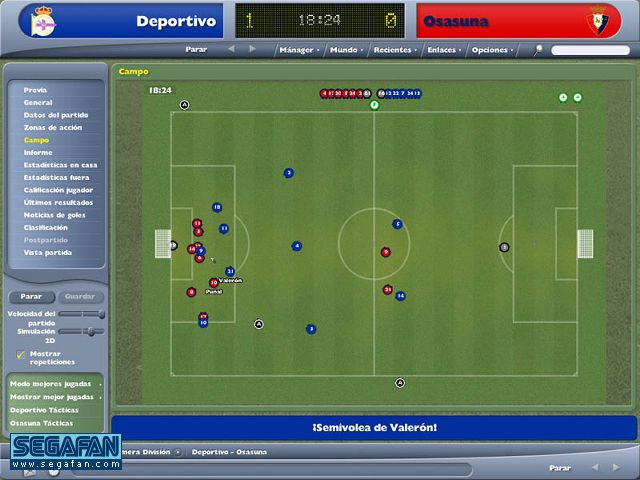Open the Clasificación table
The height and width of the screenshot is (480, 640).
[46, 227]
